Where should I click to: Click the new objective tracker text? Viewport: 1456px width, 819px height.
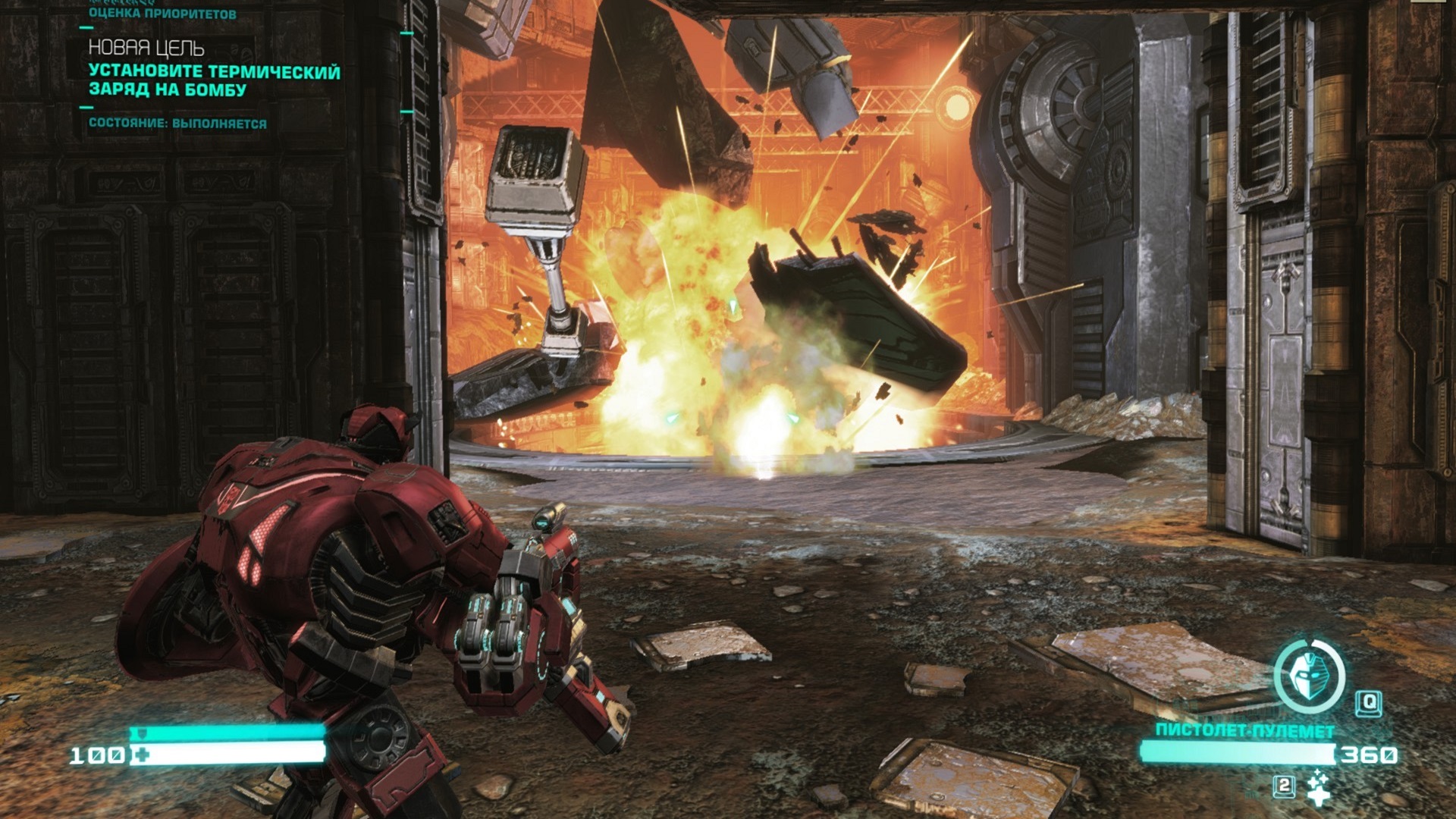(214, 80)
